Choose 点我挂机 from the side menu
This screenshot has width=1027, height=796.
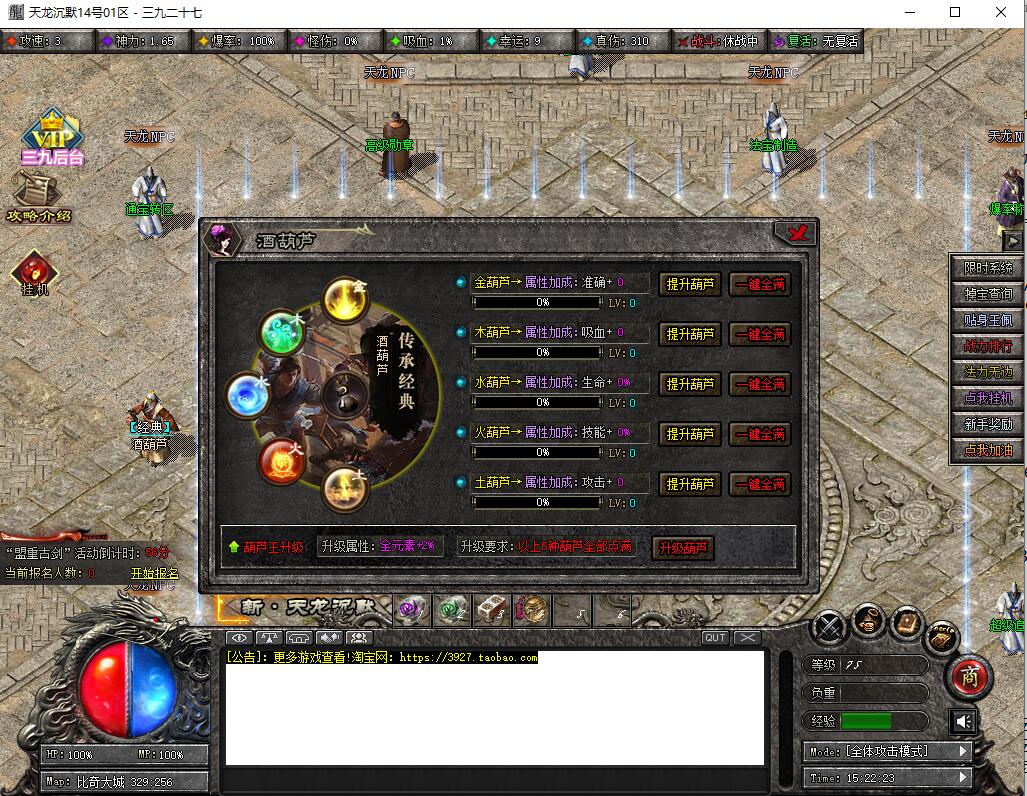(x=988, y=398)
